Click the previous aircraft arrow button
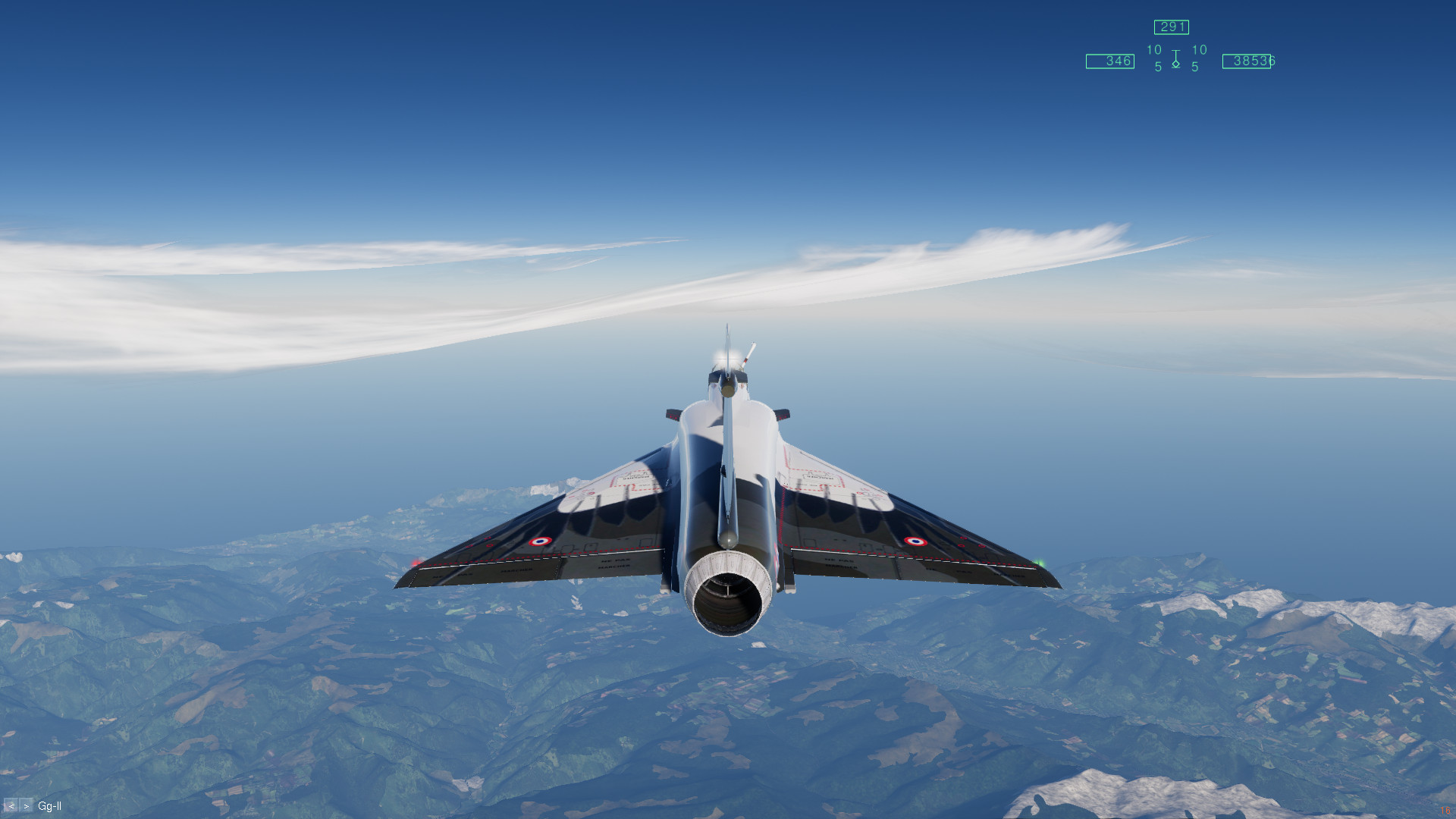 point(11,806)
